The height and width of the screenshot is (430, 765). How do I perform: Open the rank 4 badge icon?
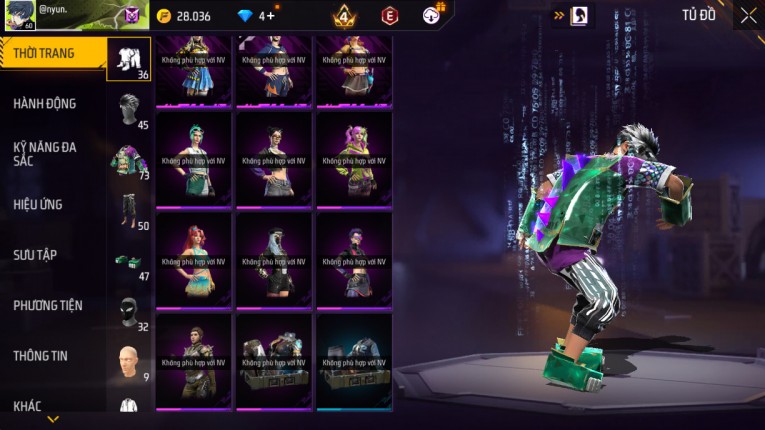[344, 16]
